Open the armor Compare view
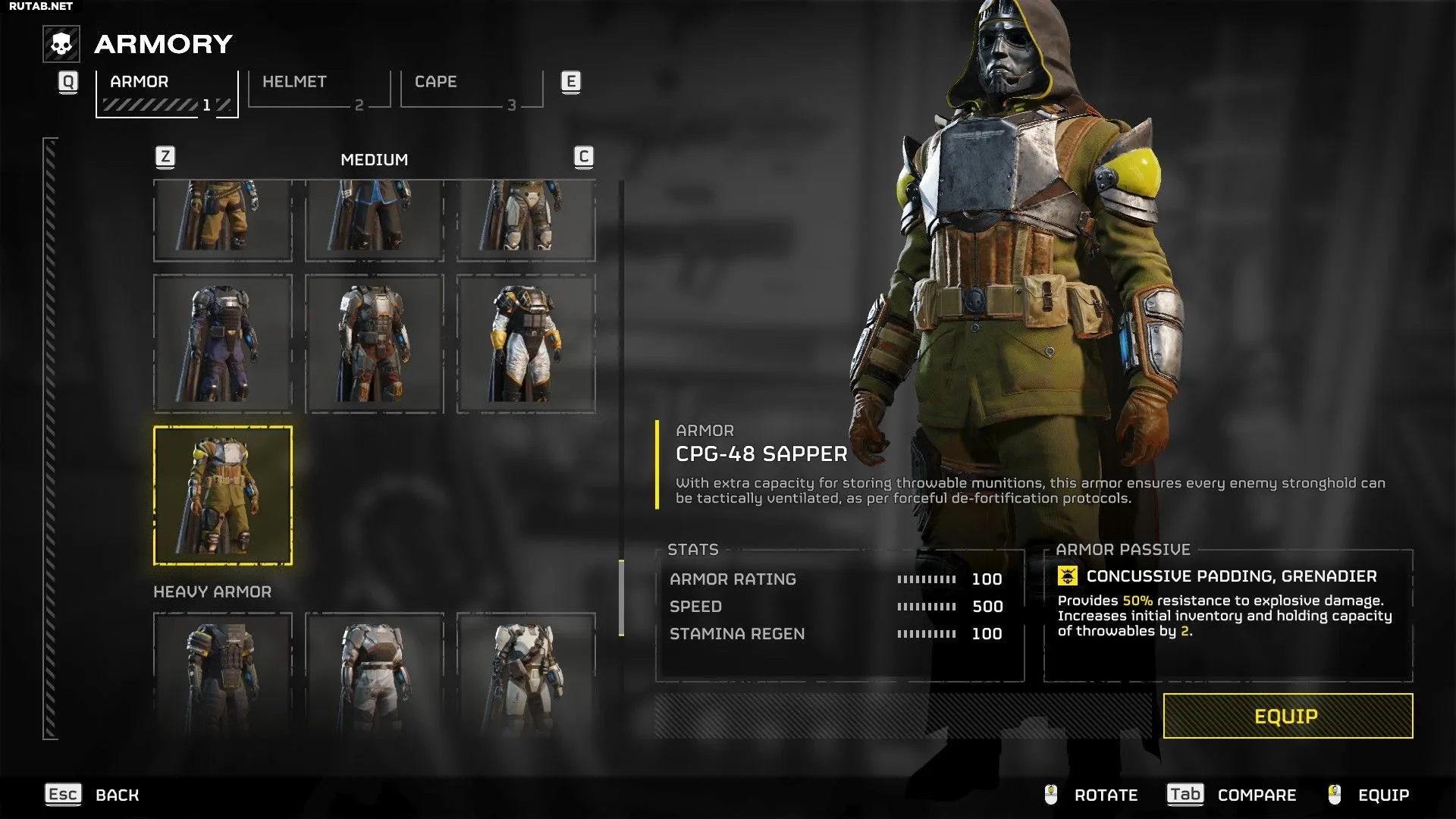The width and height of the screenshot is (1456, 819). coord(1232,795)
